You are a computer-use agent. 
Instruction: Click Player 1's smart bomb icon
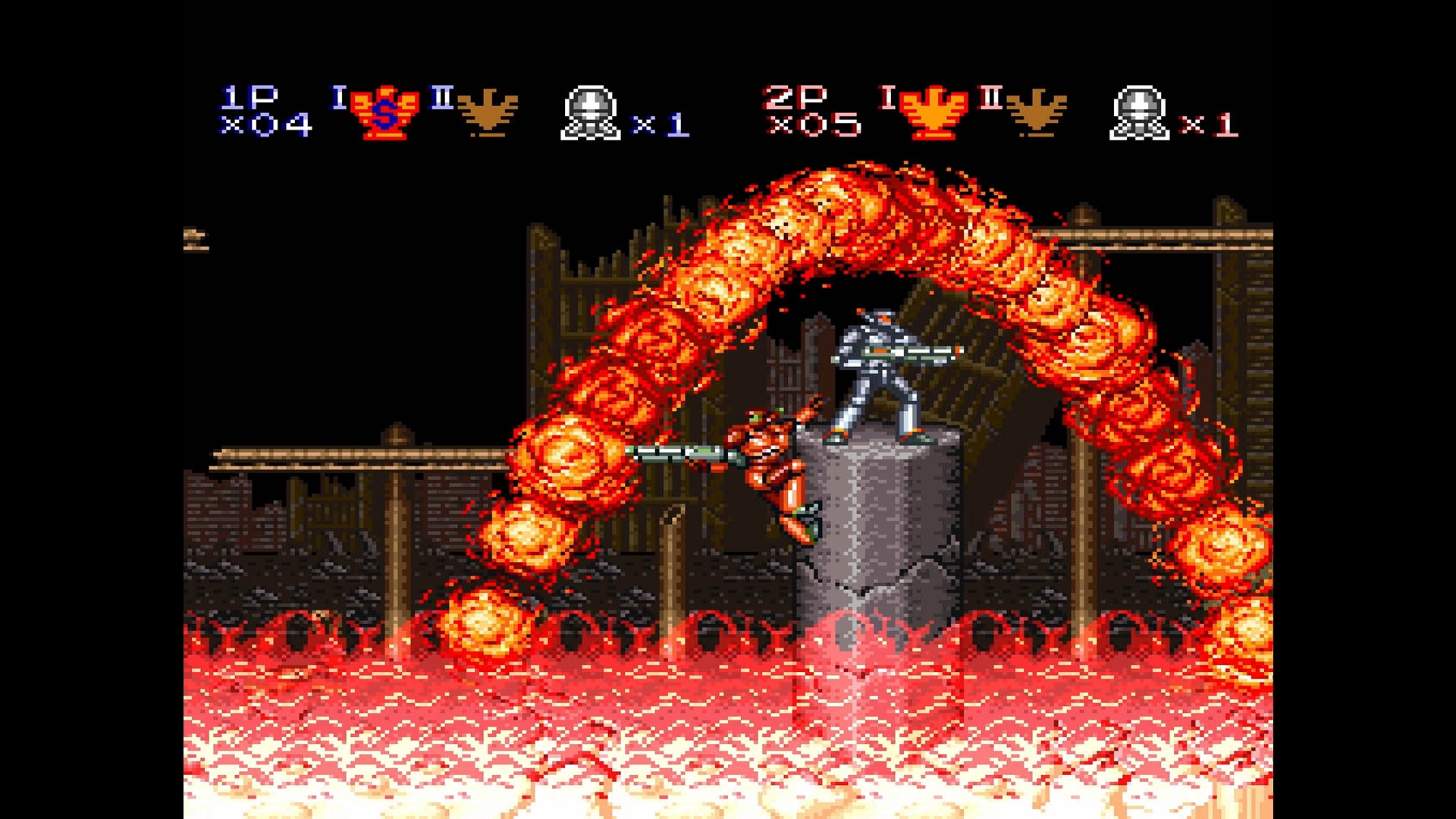coord(591,114)
